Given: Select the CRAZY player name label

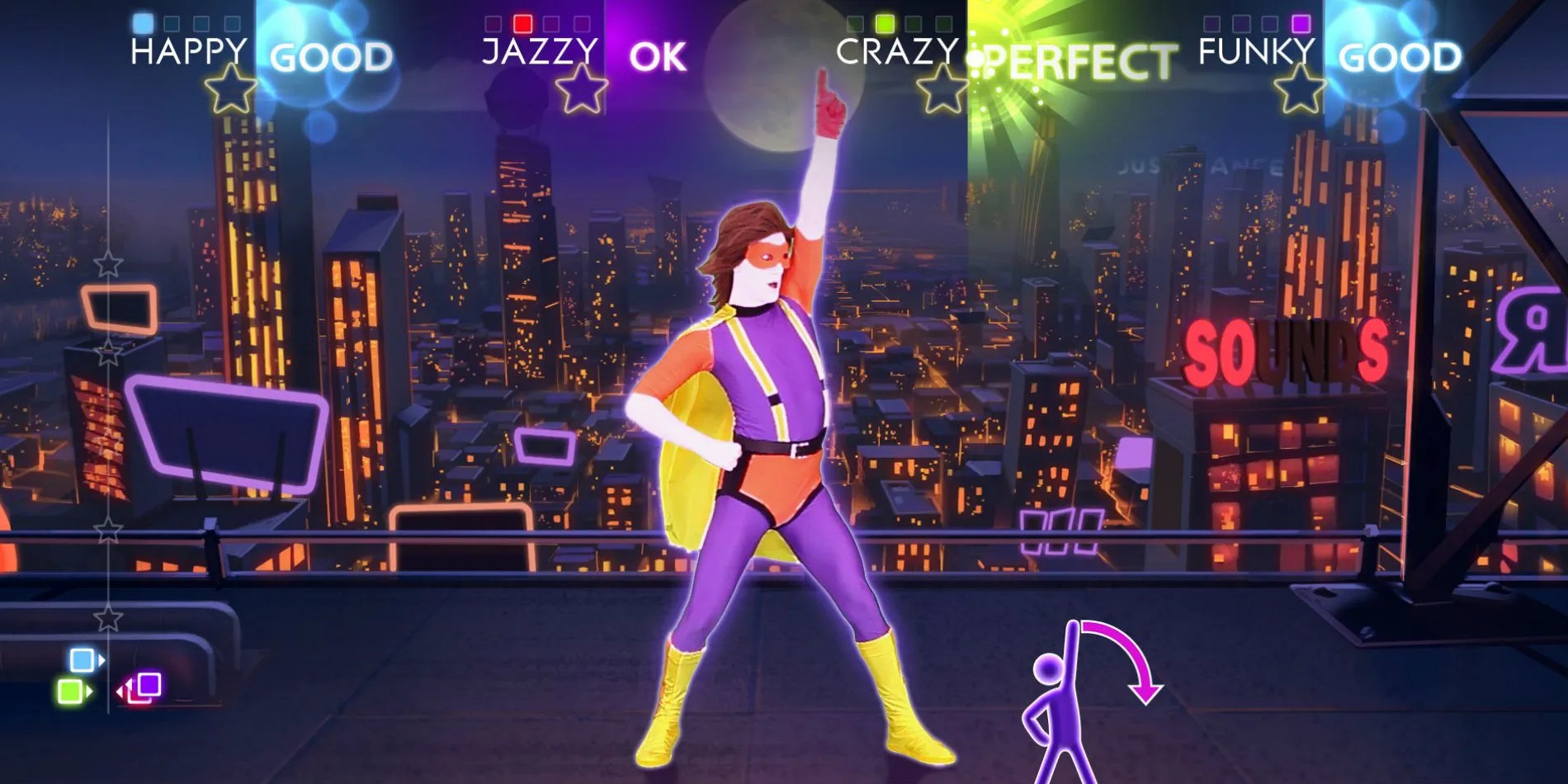Looking at the screenshot, I should 897,50.
